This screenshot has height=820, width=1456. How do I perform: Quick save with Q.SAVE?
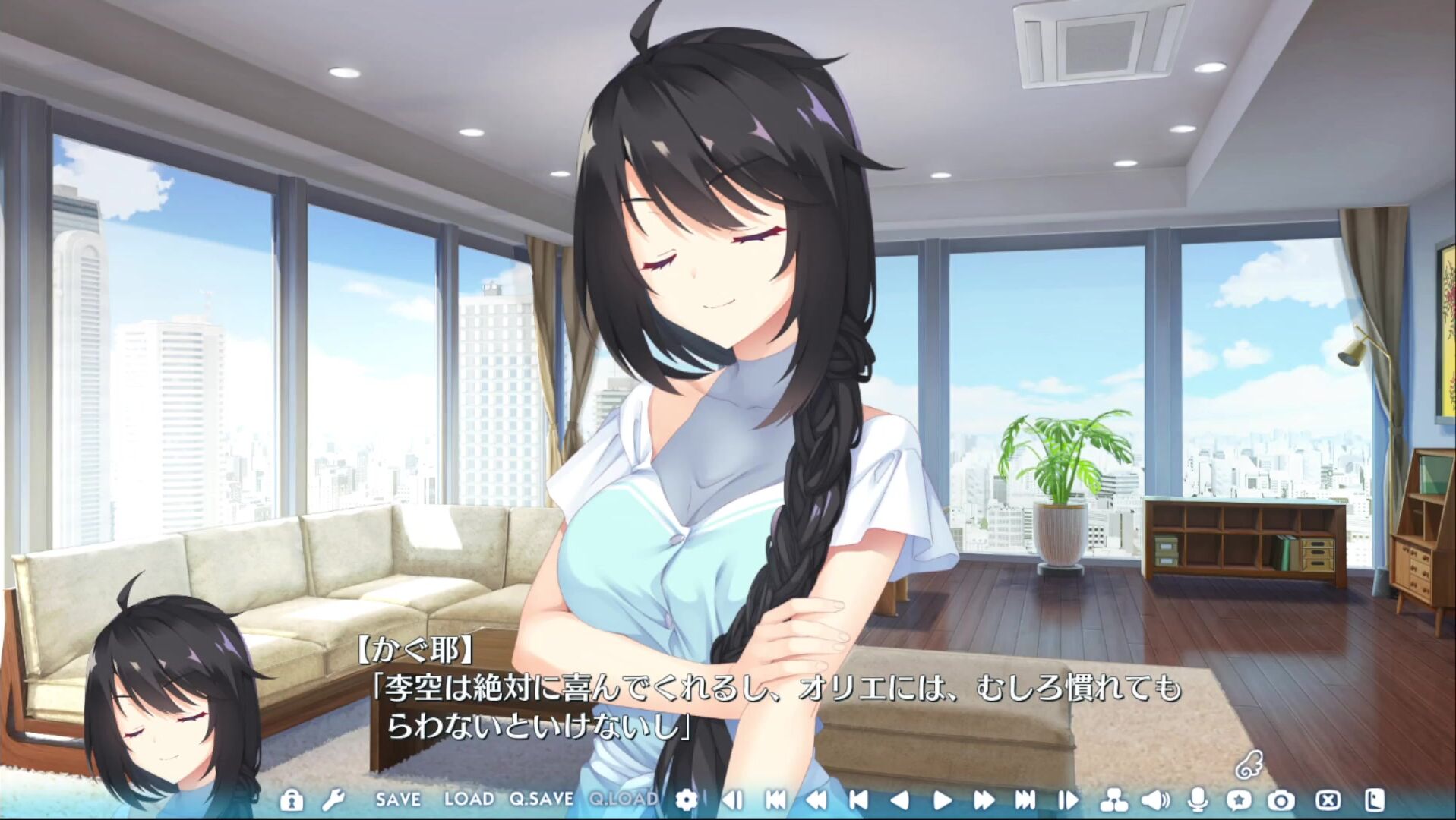click(542, 799)
